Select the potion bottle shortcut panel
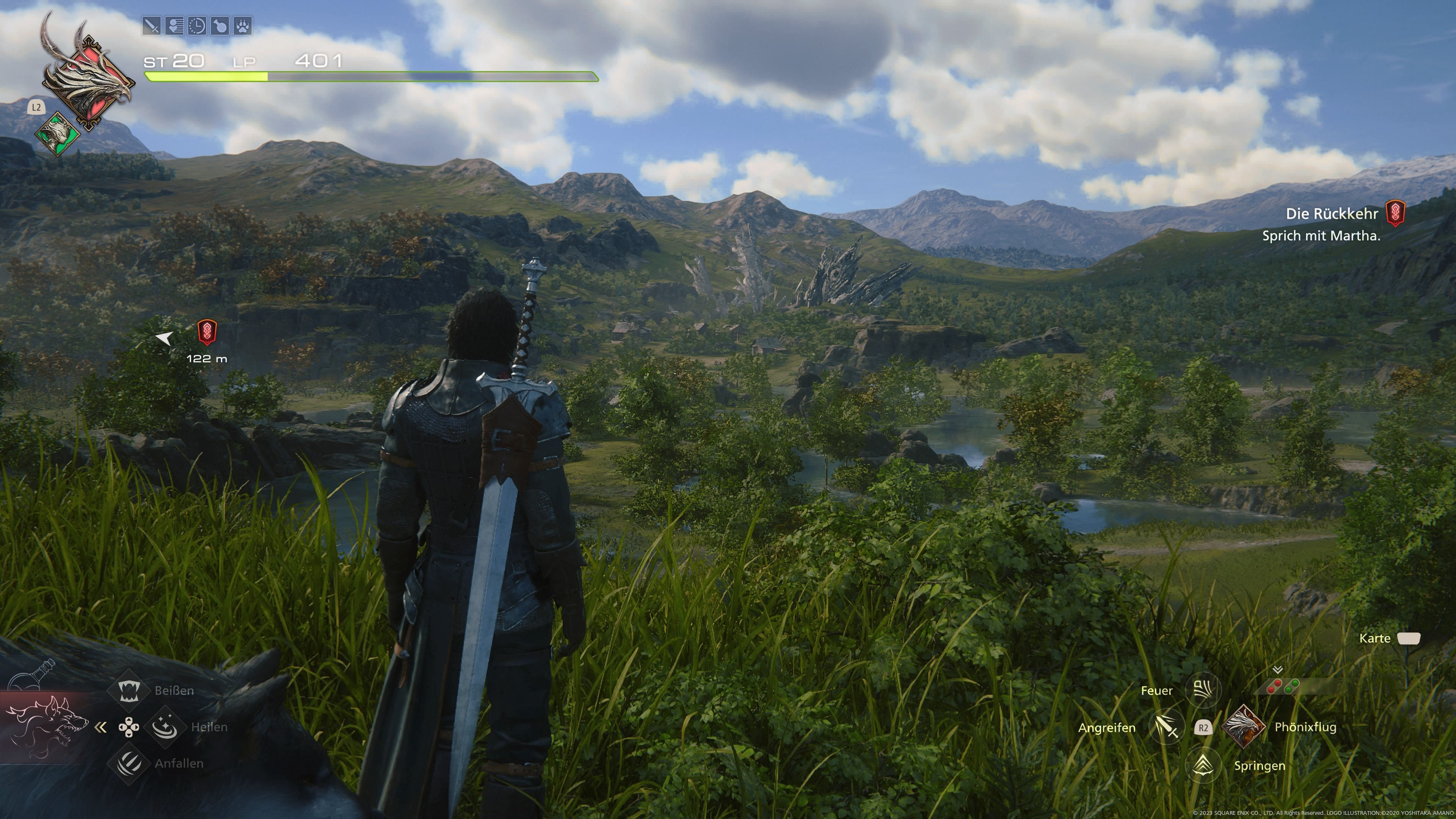 point(31,675)
